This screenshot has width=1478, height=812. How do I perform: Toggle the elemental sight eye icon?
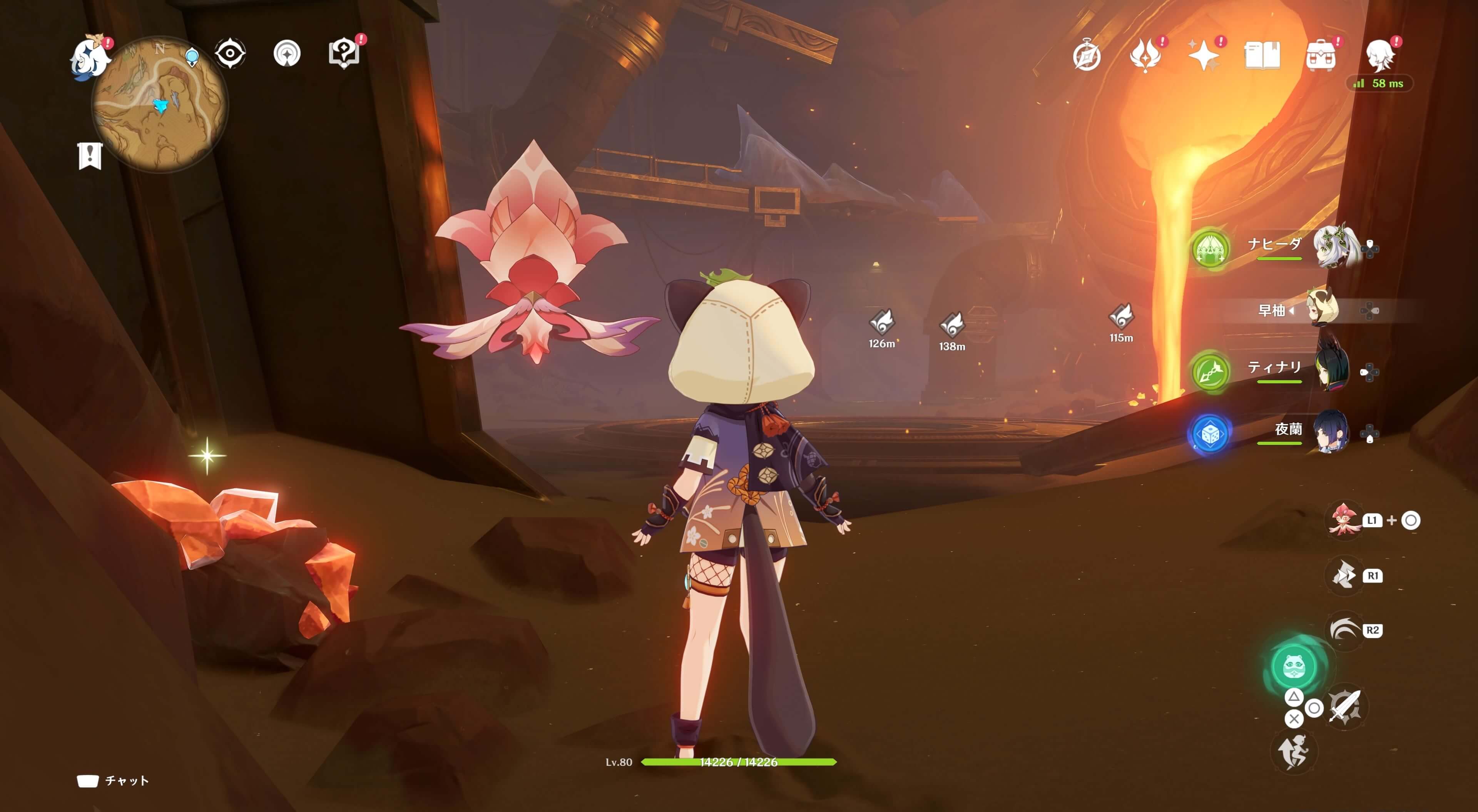pos(230,54)
